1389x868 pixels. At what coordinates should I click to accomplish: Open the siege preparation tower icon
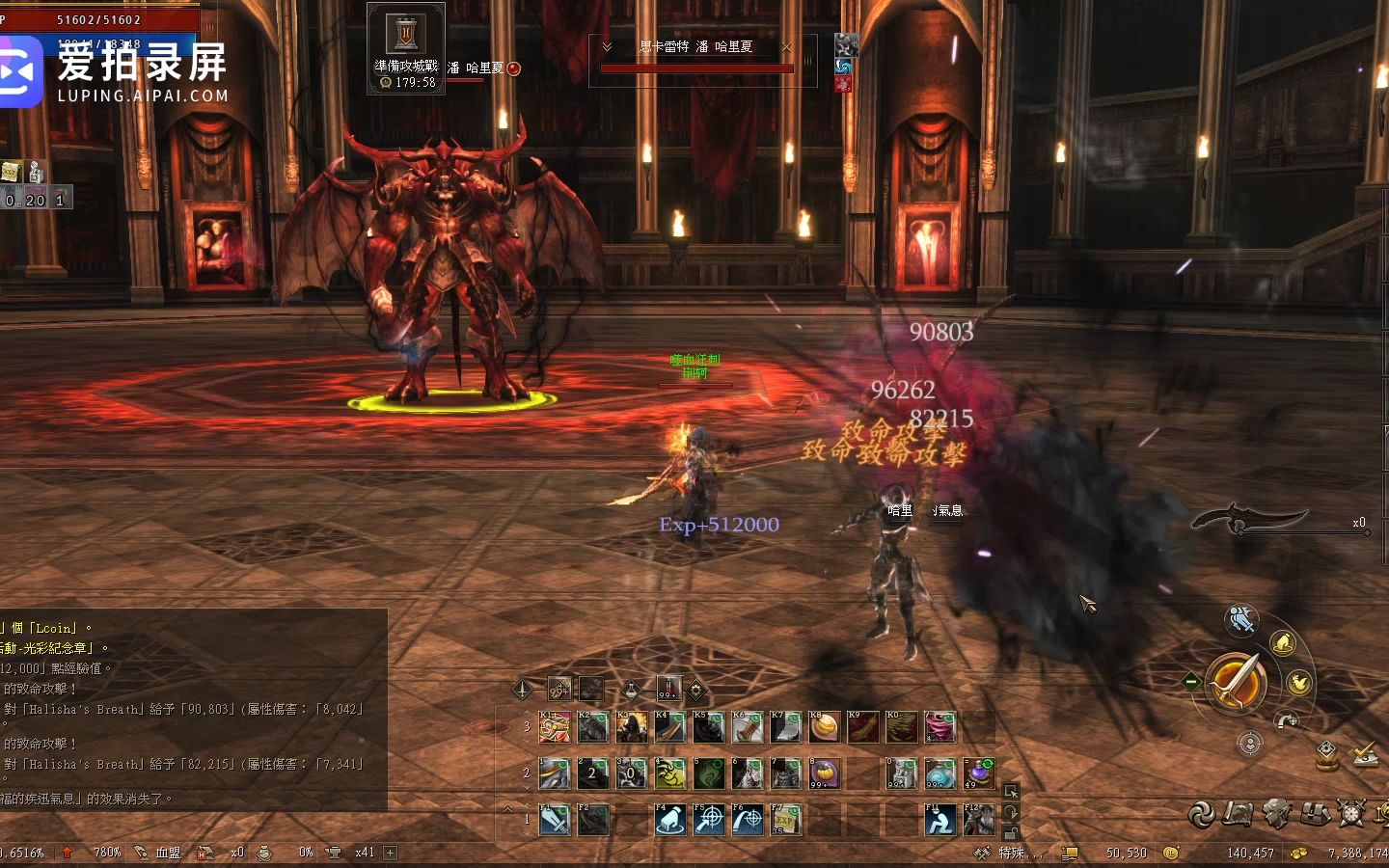[405, 35]
